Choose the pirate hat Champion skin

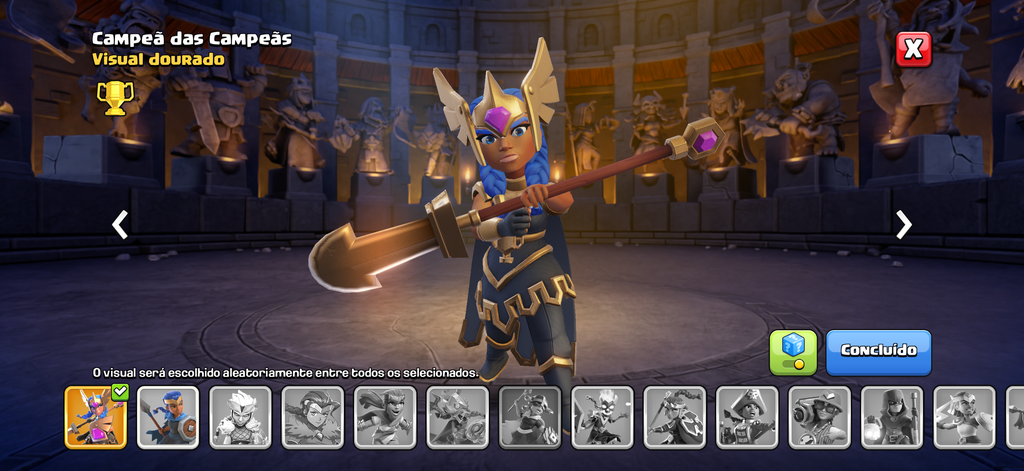747,417
